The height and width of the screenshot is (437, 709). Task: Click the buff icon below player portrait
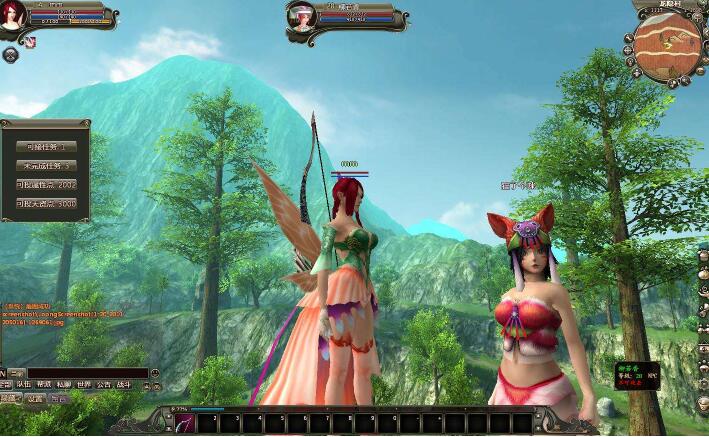click(30, 42)
